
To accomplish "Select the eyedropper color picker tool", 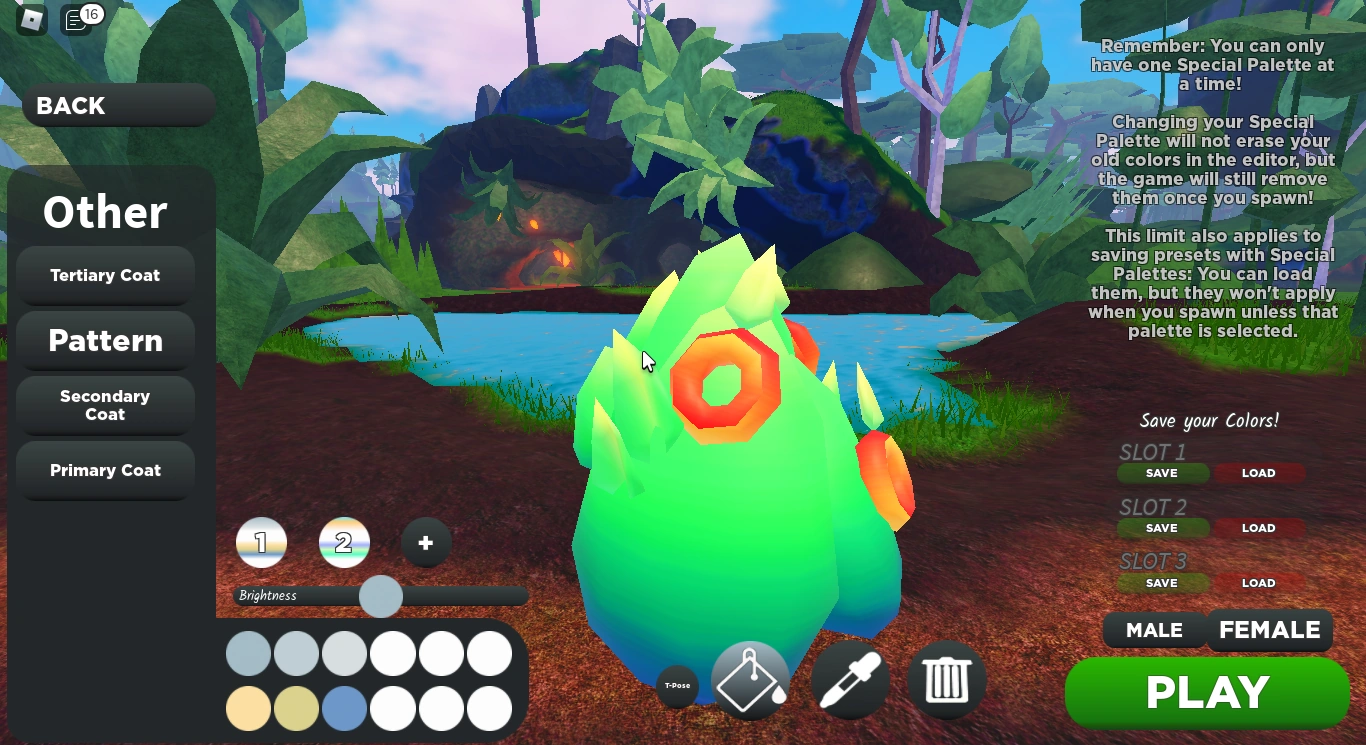I will 849,679.
